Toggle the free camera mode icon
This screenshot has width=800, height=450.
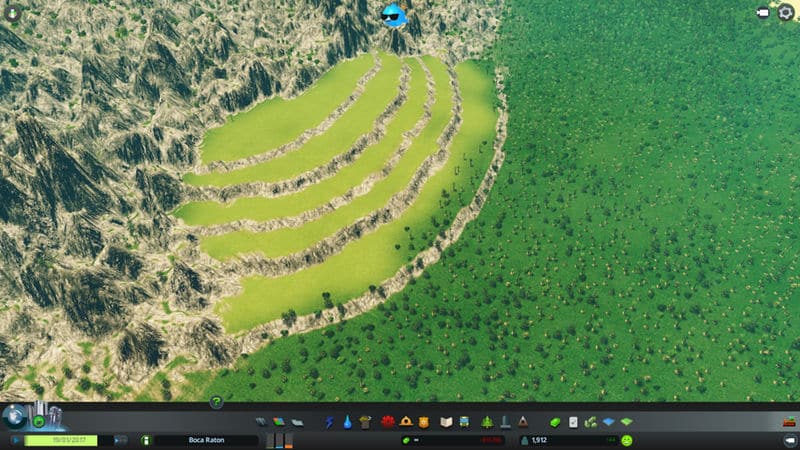[764, 13]
